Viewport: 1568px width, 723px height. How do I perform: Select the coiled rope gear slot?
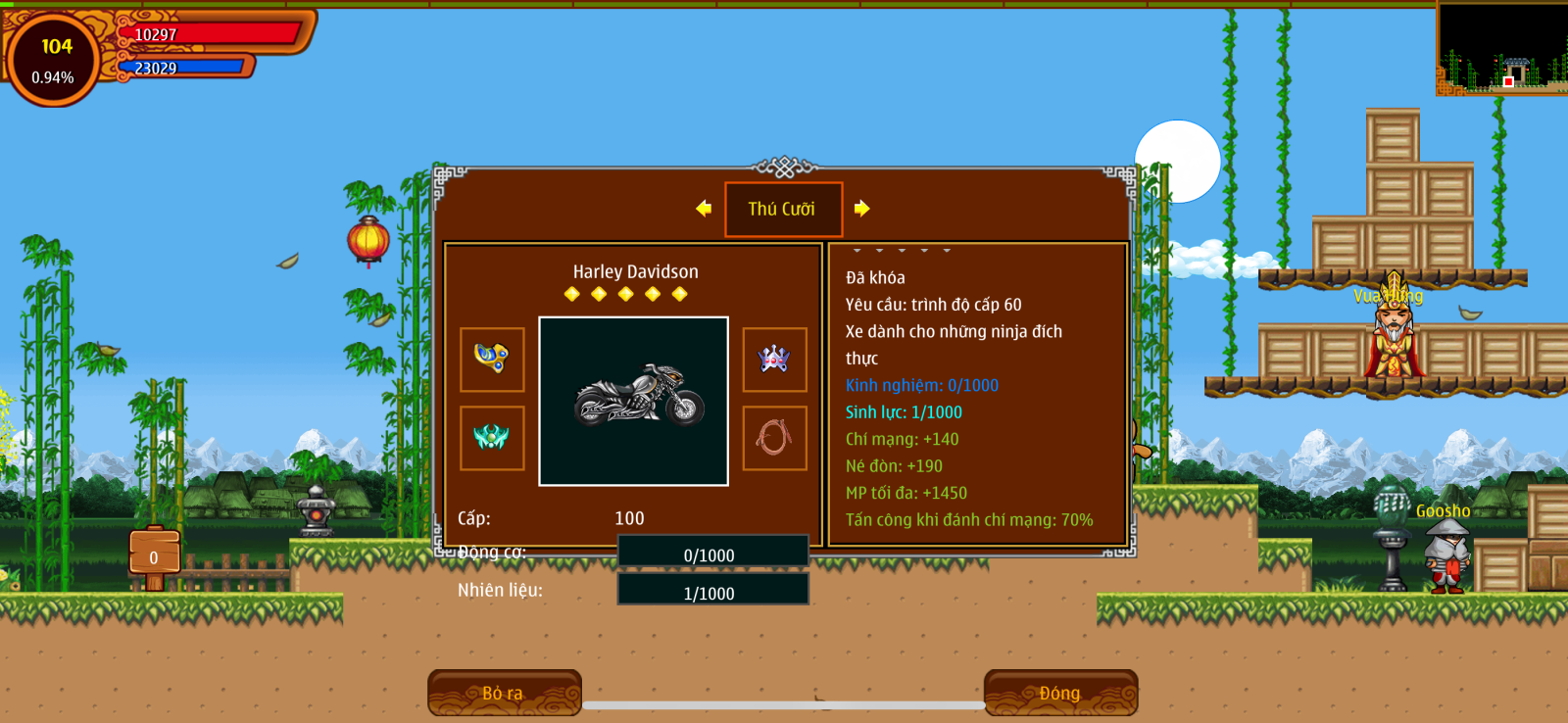tap(774, 437)
